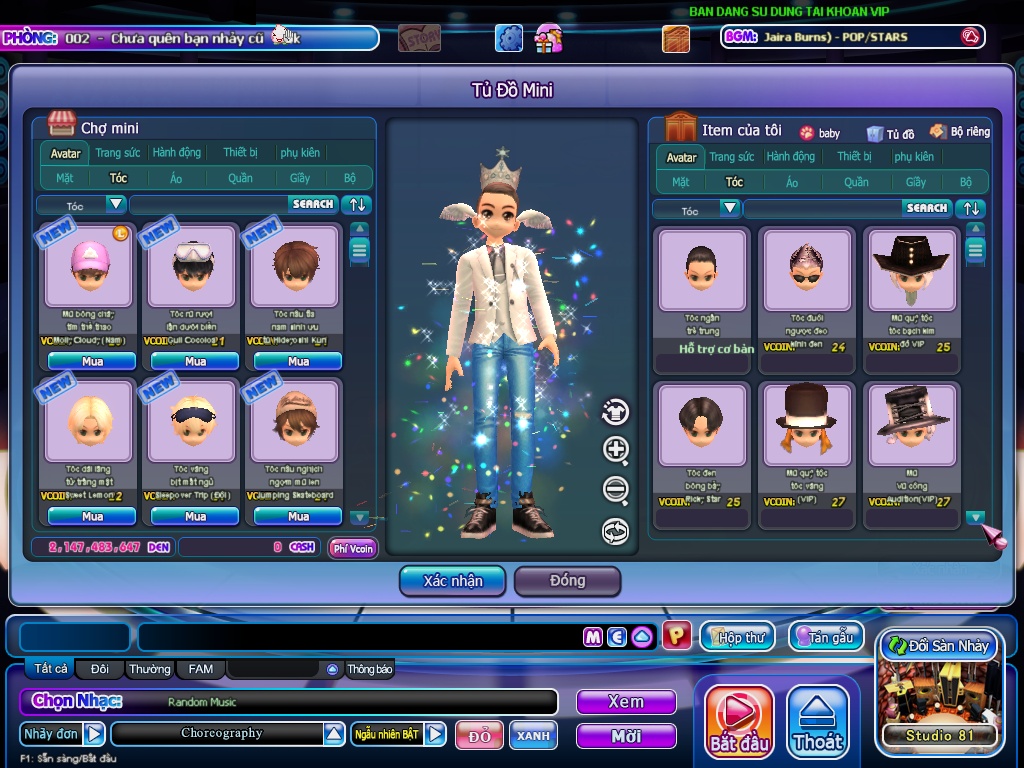Open the Áo category in Chợ mini
The image size is (1024, 768).
pos(176,178)
